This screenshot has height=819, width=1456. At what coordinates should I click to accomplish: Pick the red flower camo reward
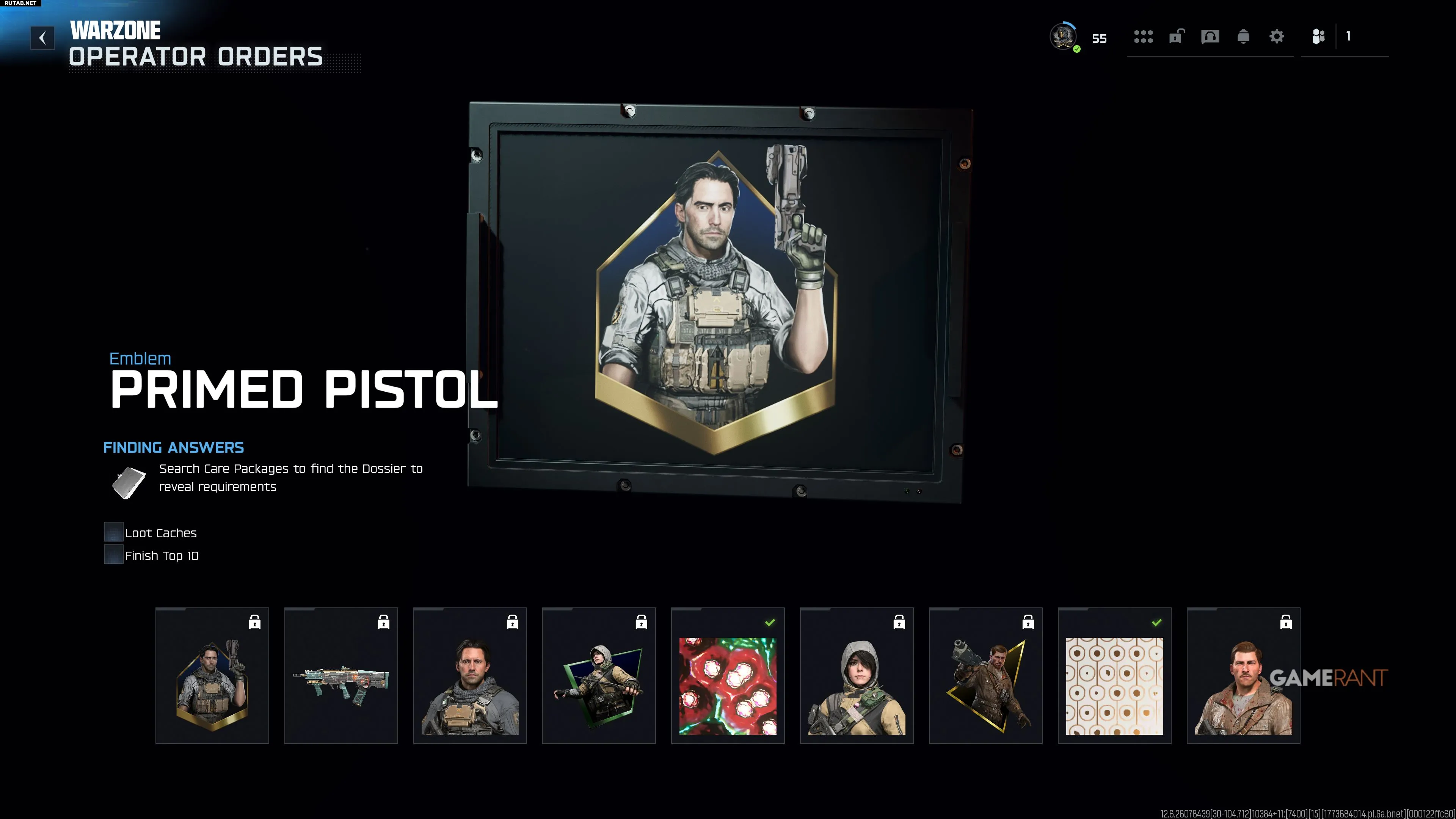728,675
